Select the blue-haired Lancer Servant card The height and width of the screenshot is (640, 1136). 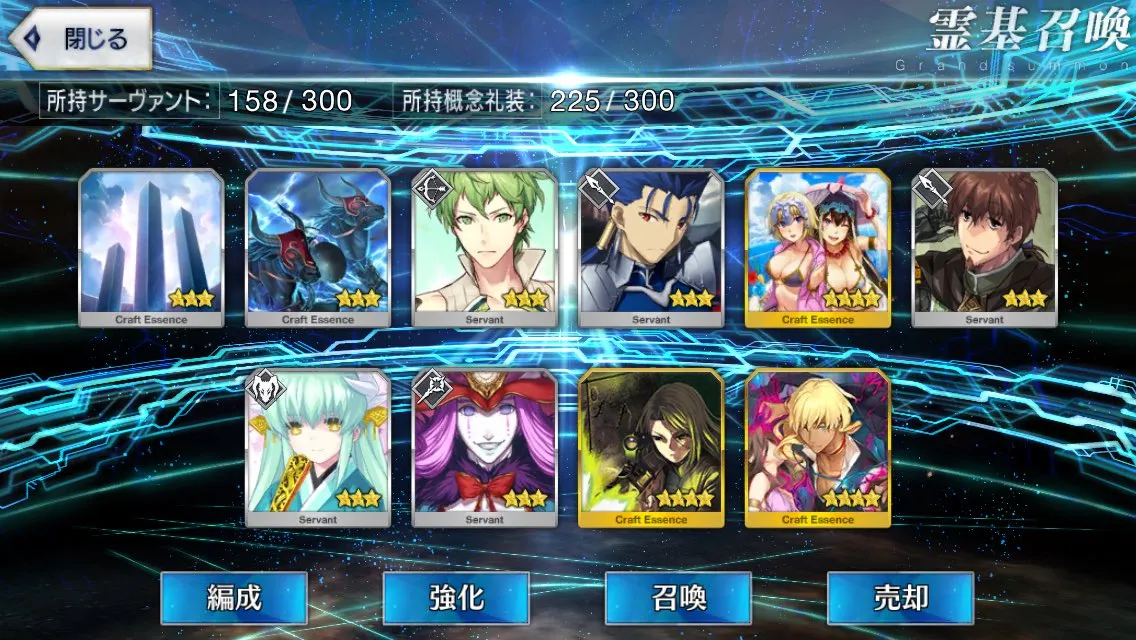[x=651, y=248]
